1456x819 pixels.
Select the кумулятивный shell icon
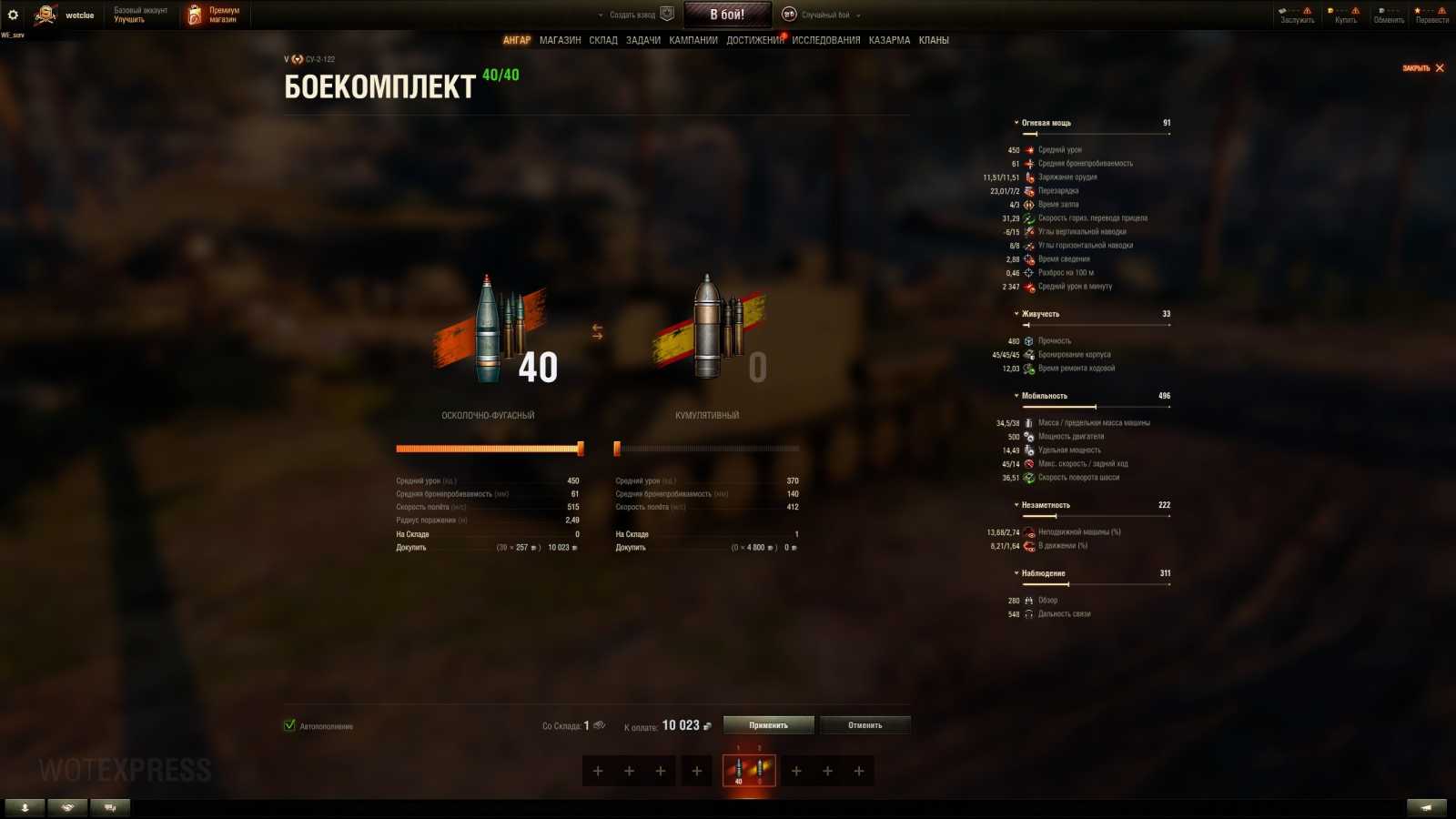(x=710, y=328)
